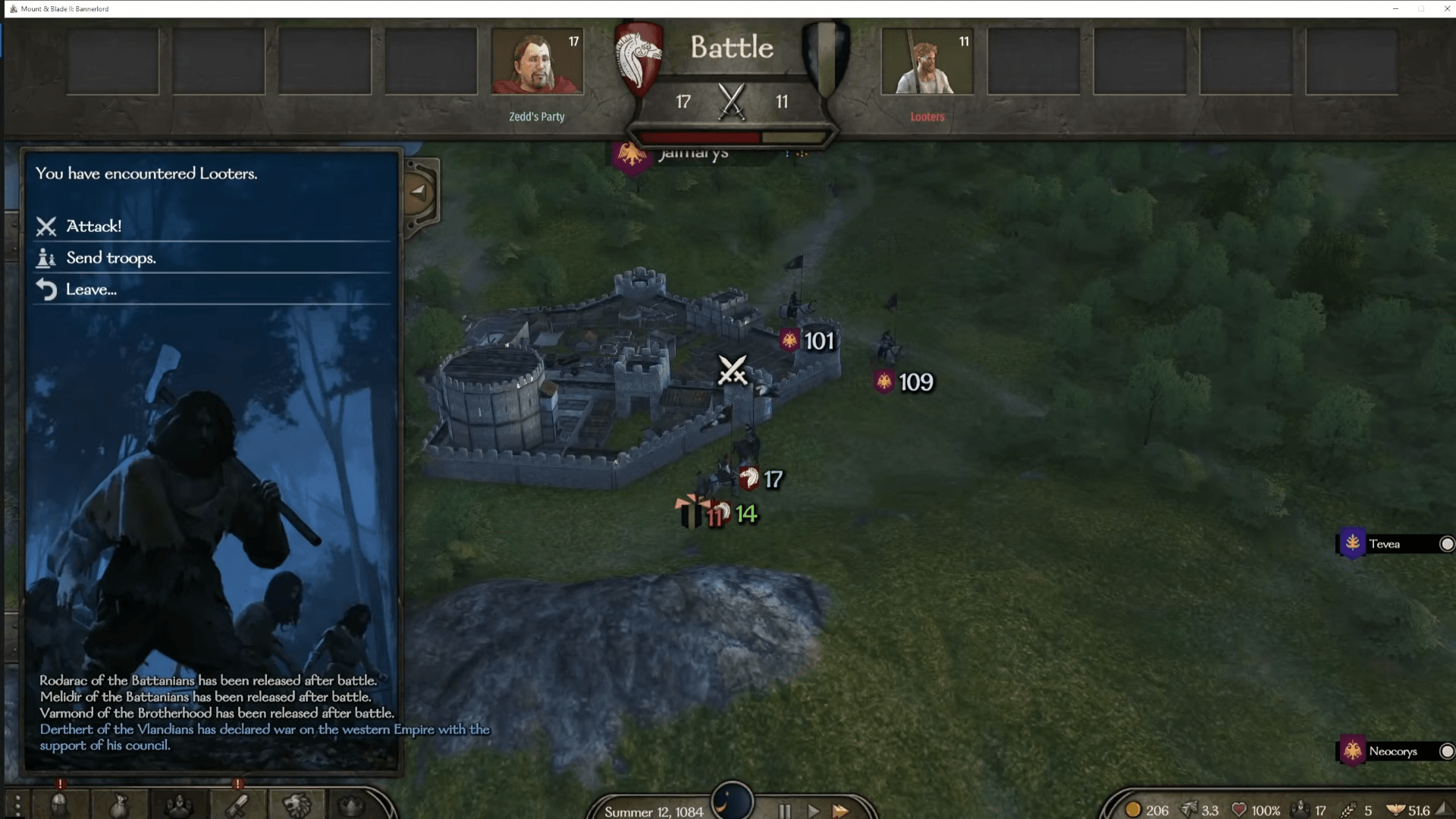Viewport: 1456px width, 819px height.
Task: Collapse the encounter panel with arrow button
Action: (419, 192)
